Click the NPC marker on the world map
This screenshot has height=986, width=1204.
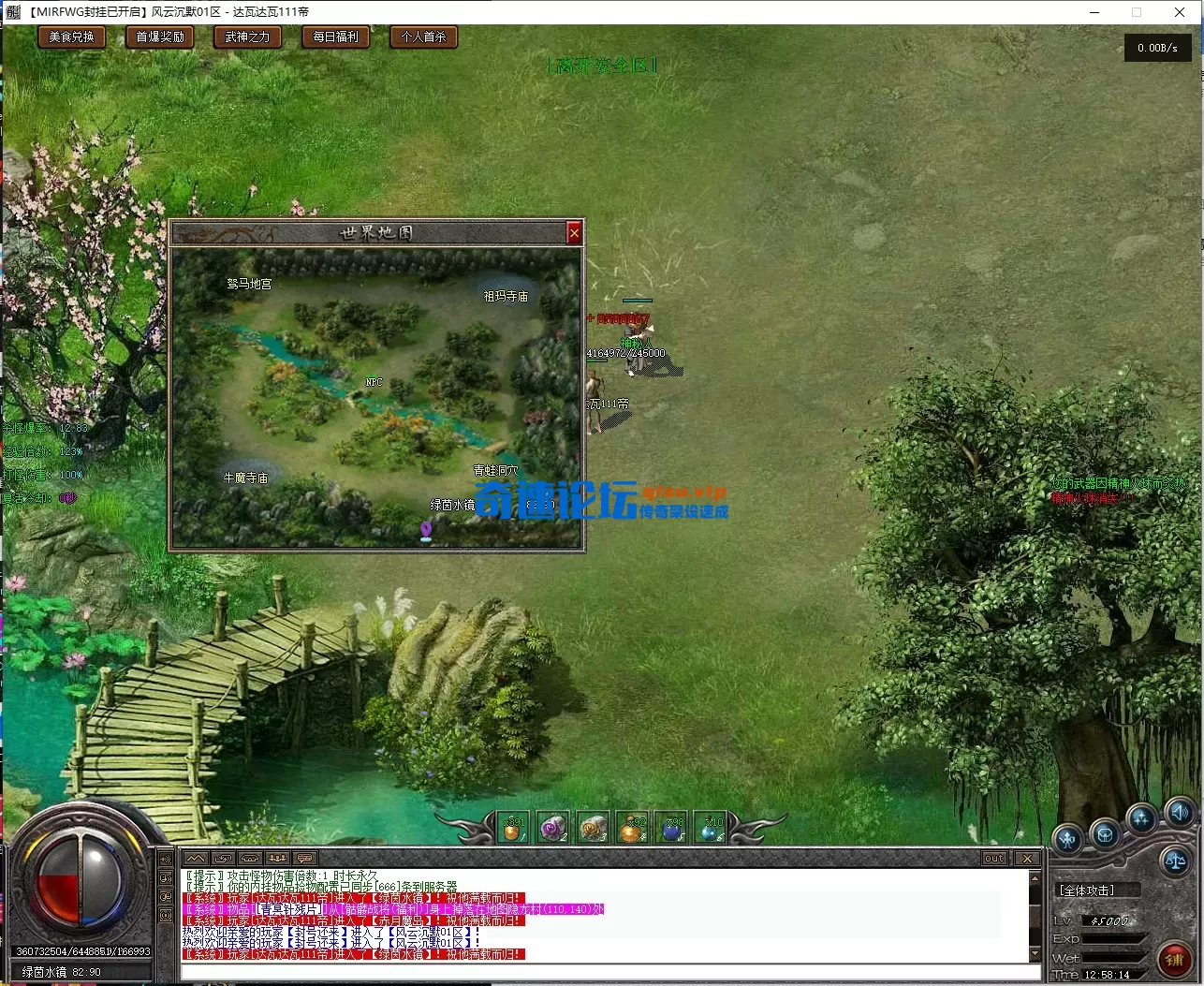click(374, 382)
